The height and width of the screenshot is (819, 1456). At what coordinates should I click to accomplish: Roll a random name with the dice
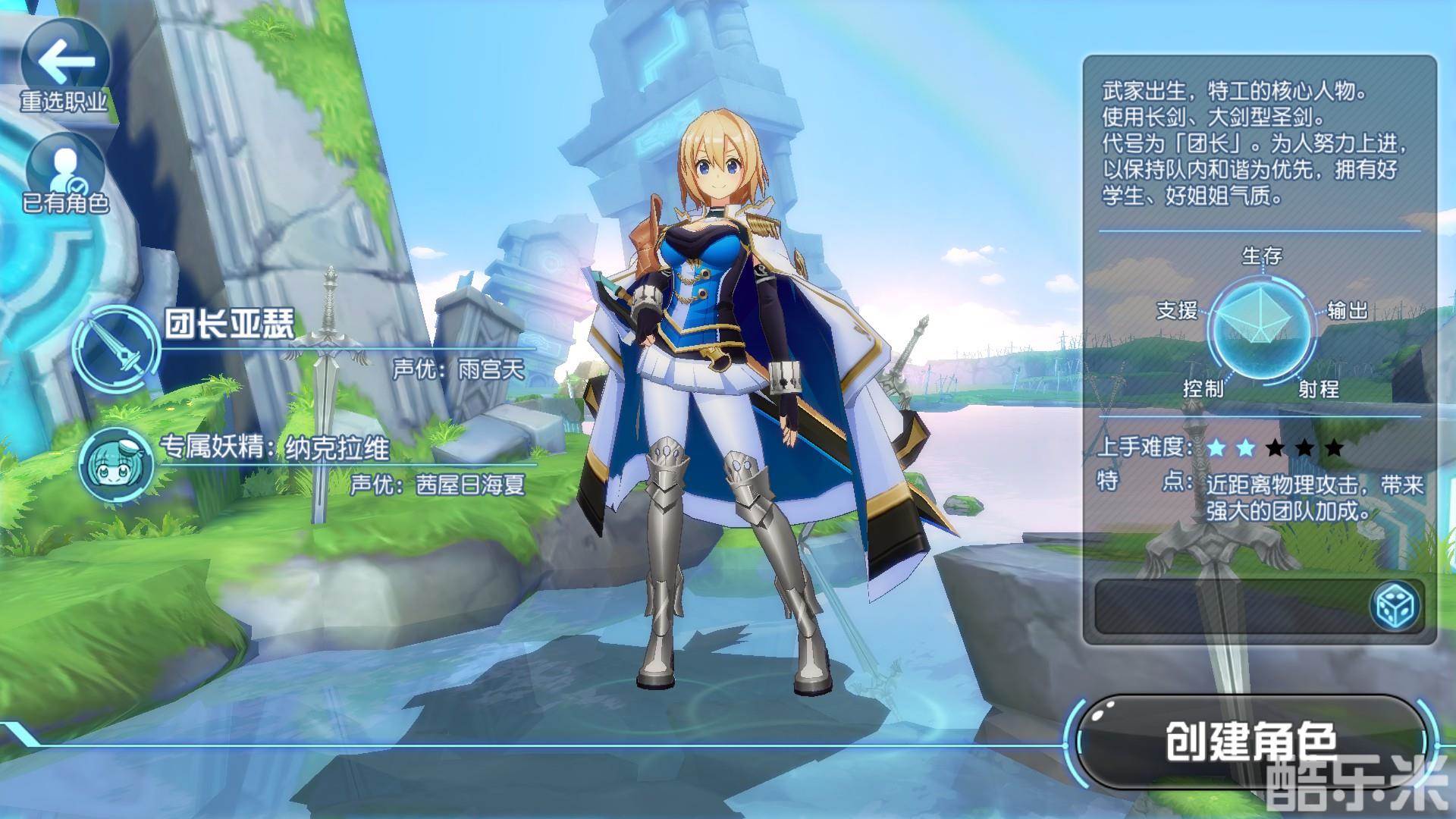pos(1396,607)
